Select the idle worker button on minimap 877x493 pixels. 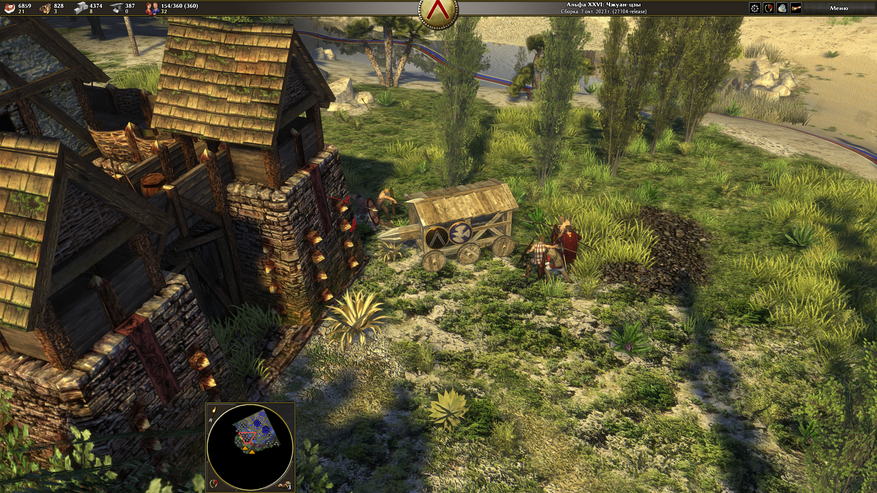287,484
